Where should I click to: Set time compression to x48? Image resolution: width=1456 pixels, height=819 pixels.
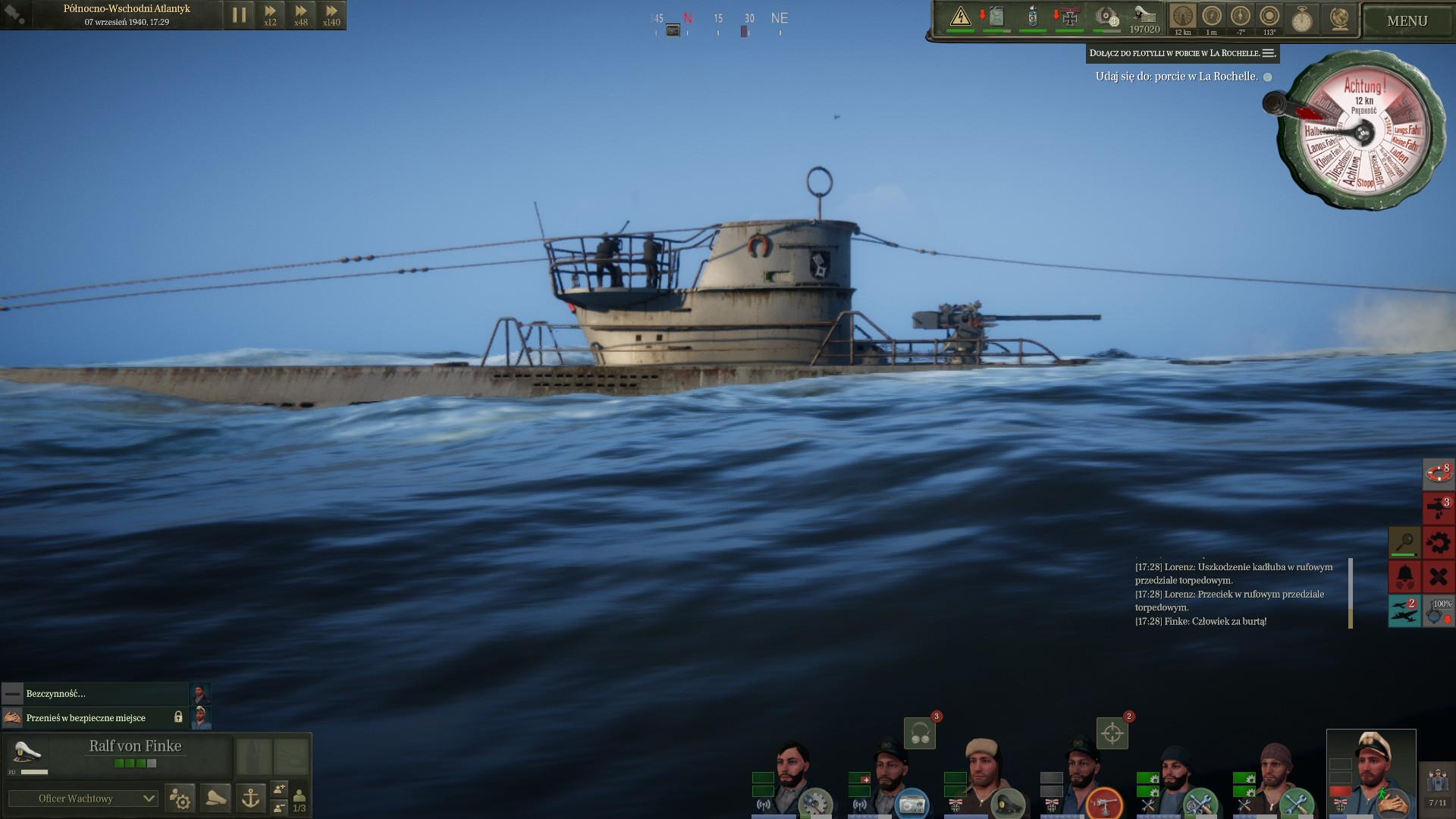[301, 14]
